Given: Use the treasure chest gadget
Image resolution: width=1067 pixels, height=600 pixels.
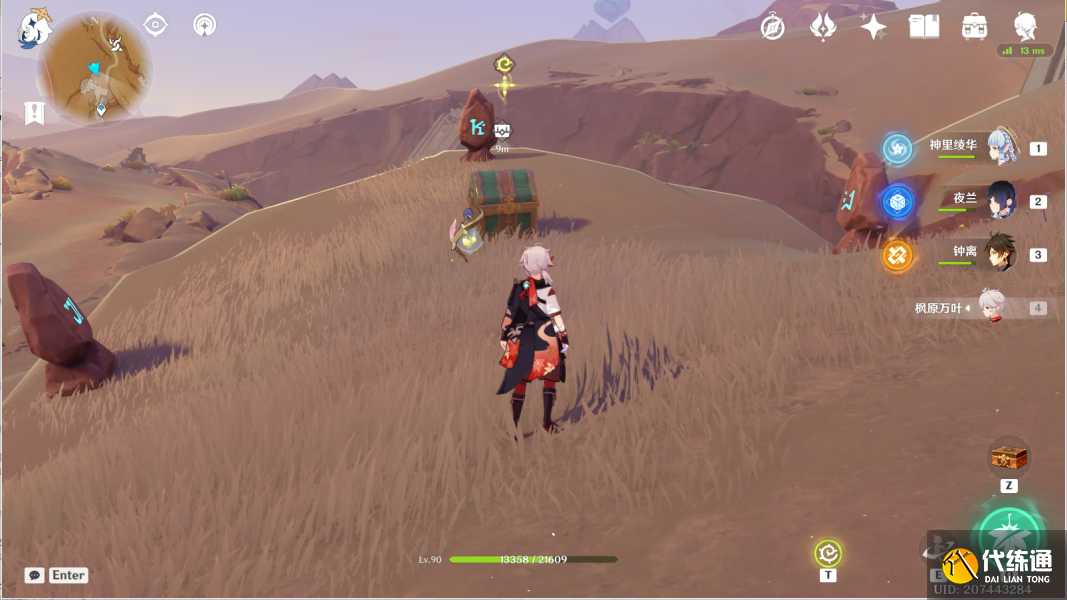Looking at the screenshot, I should coord(1008,458).
